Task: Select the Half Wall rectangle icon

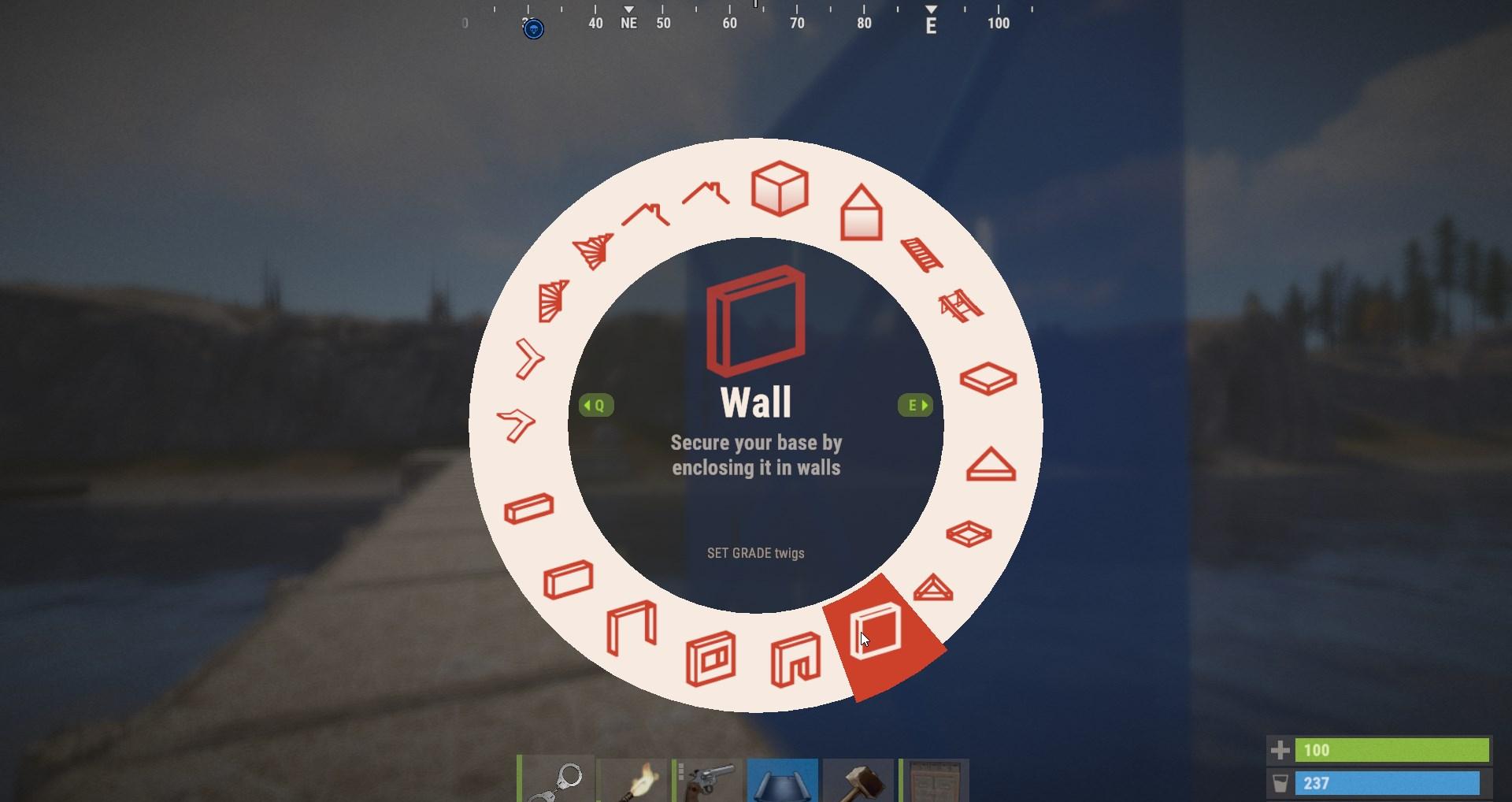Action: pyautogui.click(x=569, y=579)
